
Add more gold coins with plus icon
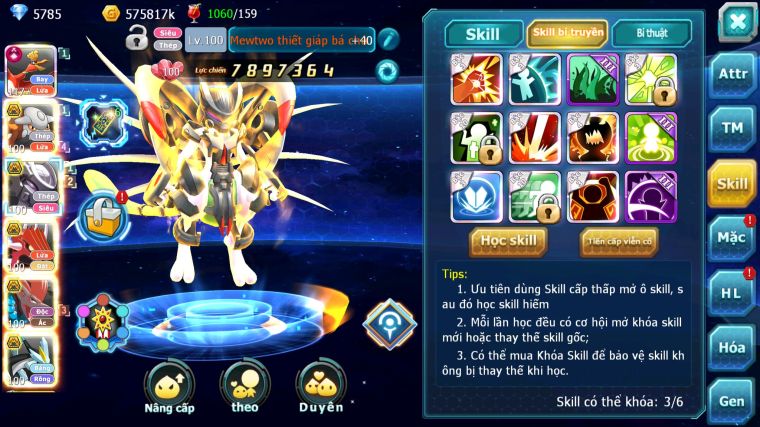coord(111,14)
